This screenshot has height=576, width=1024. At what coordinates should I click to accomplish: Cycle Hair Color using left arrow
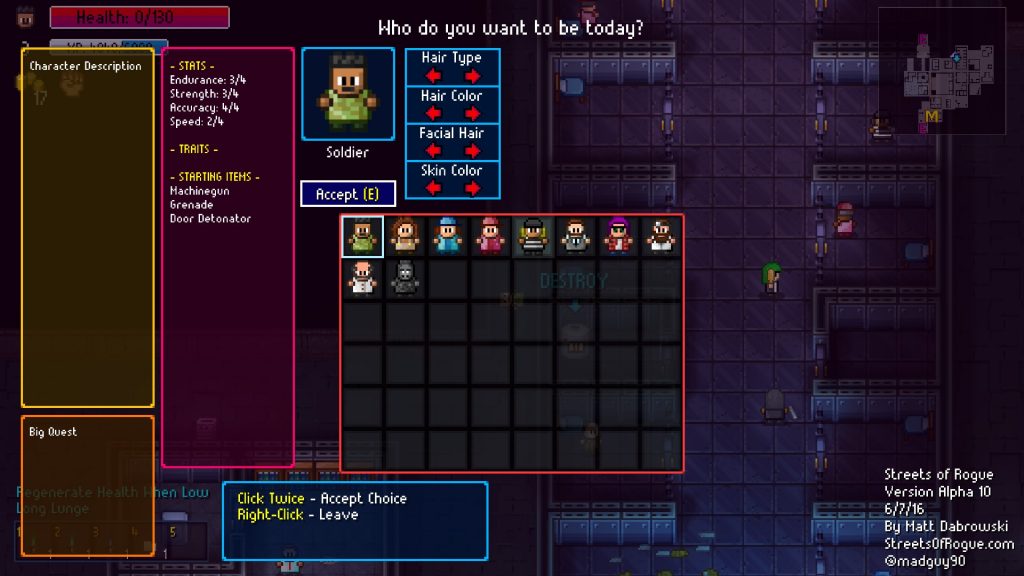432,113
